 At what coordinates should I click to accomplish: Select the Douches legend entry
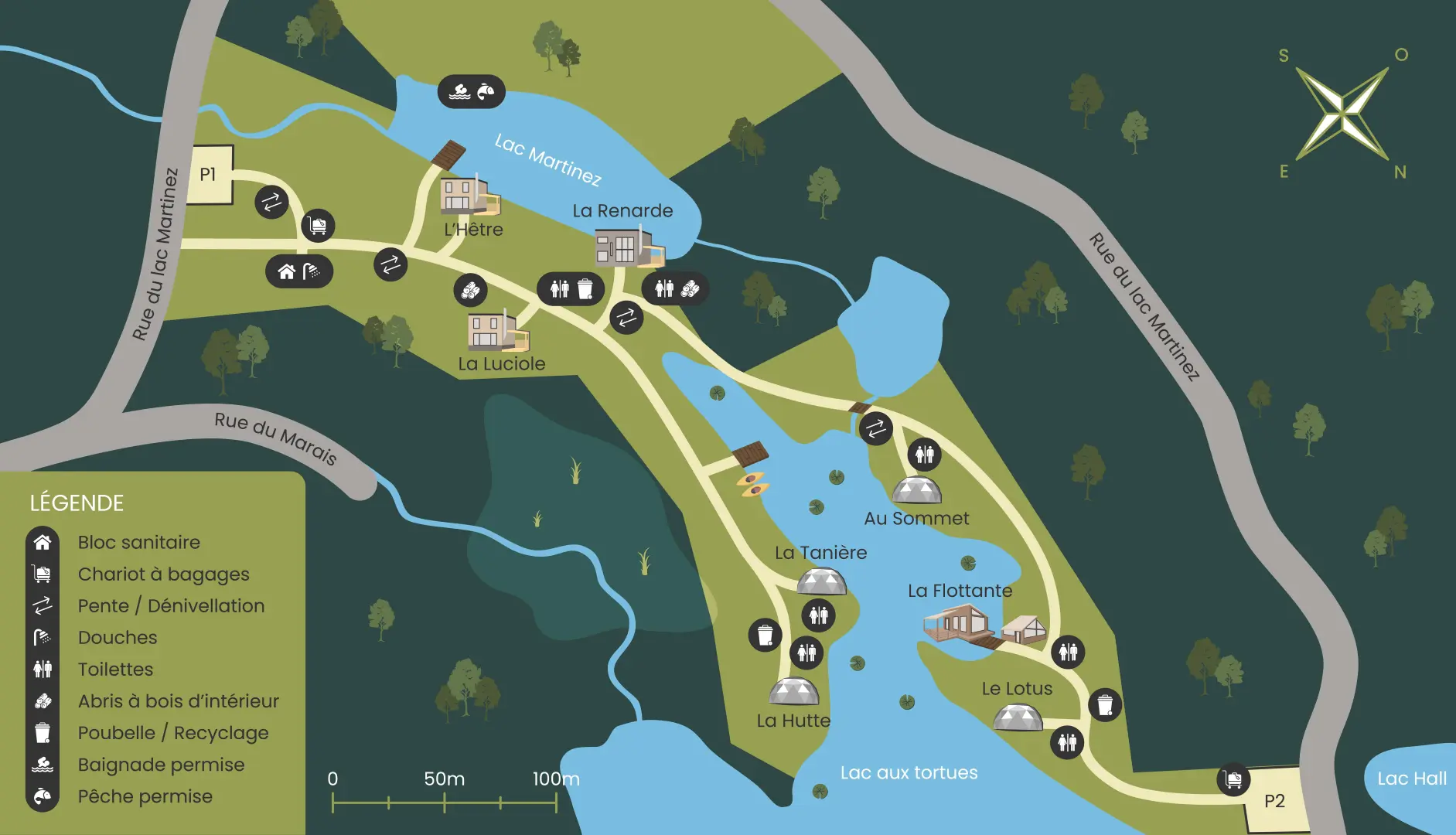[x=118, y=637]
